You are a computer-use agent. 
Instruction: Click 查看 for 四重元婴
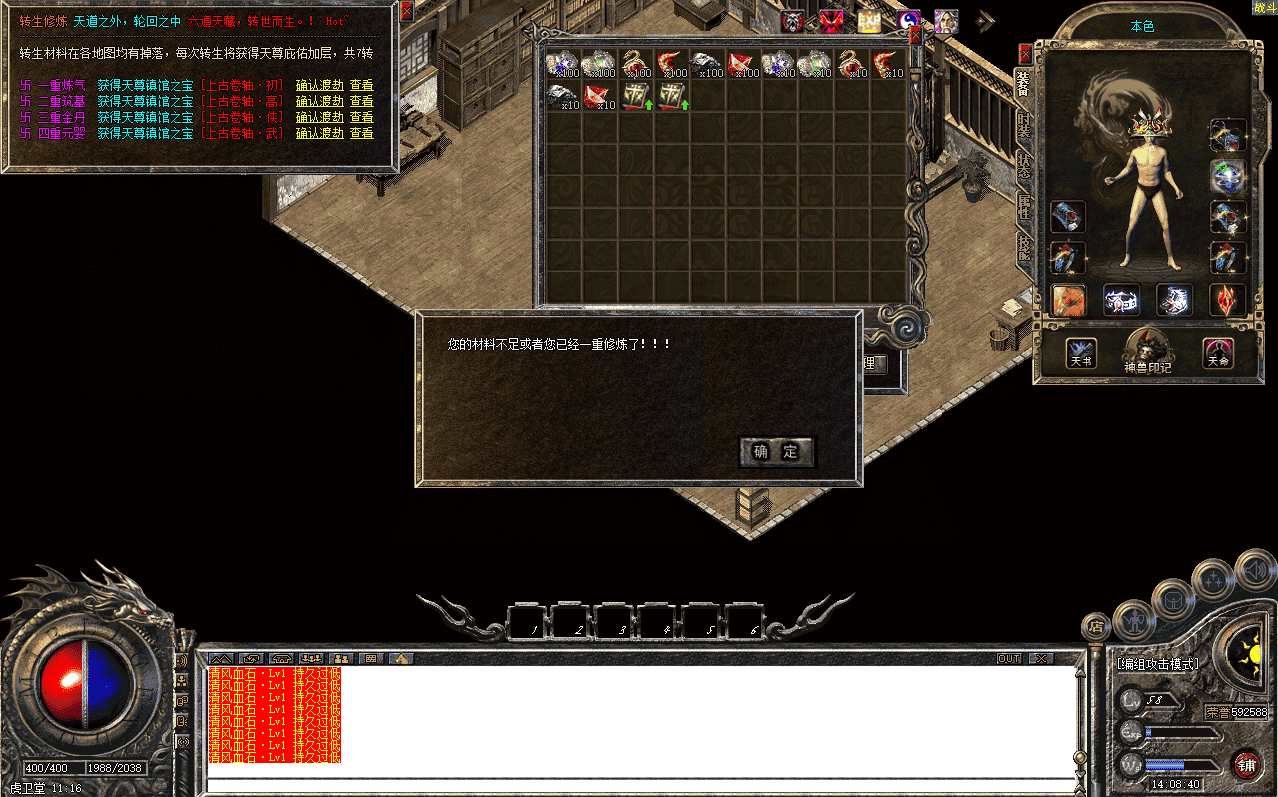[x=361, y=133]
